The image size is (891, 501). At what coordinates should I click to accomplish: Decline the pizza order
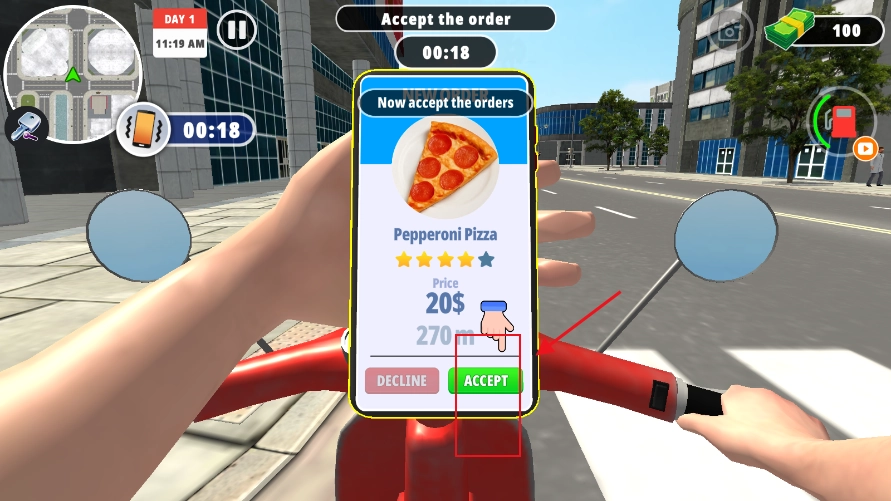click(x=401, y=381)
